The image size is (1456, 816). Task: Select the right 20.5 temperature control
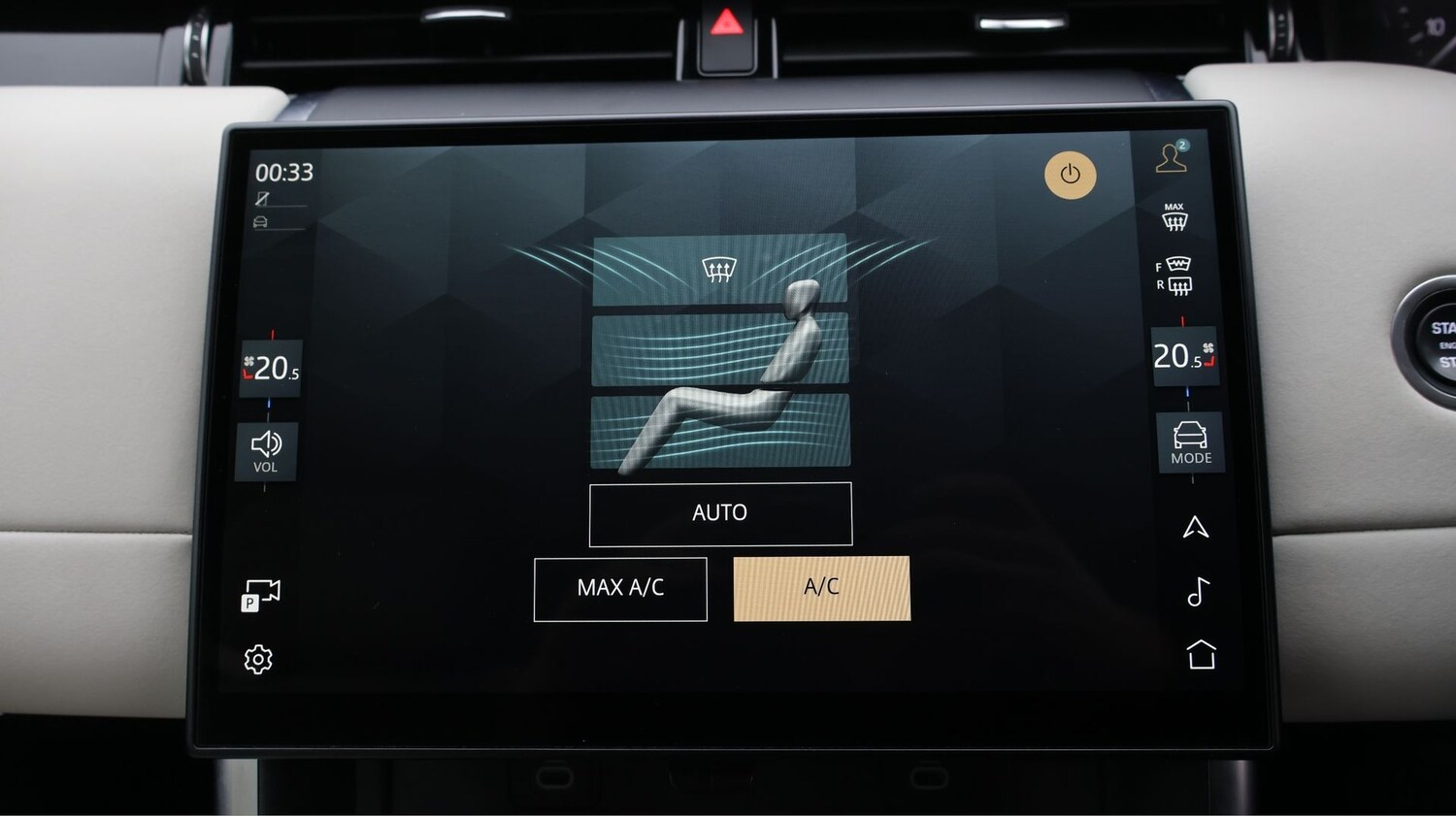click(1183, 357)
